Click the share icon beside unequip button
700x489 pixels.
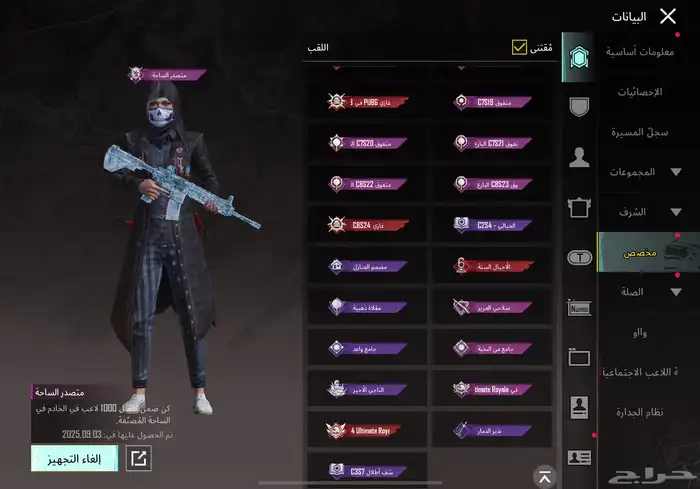tap(139, 459)
